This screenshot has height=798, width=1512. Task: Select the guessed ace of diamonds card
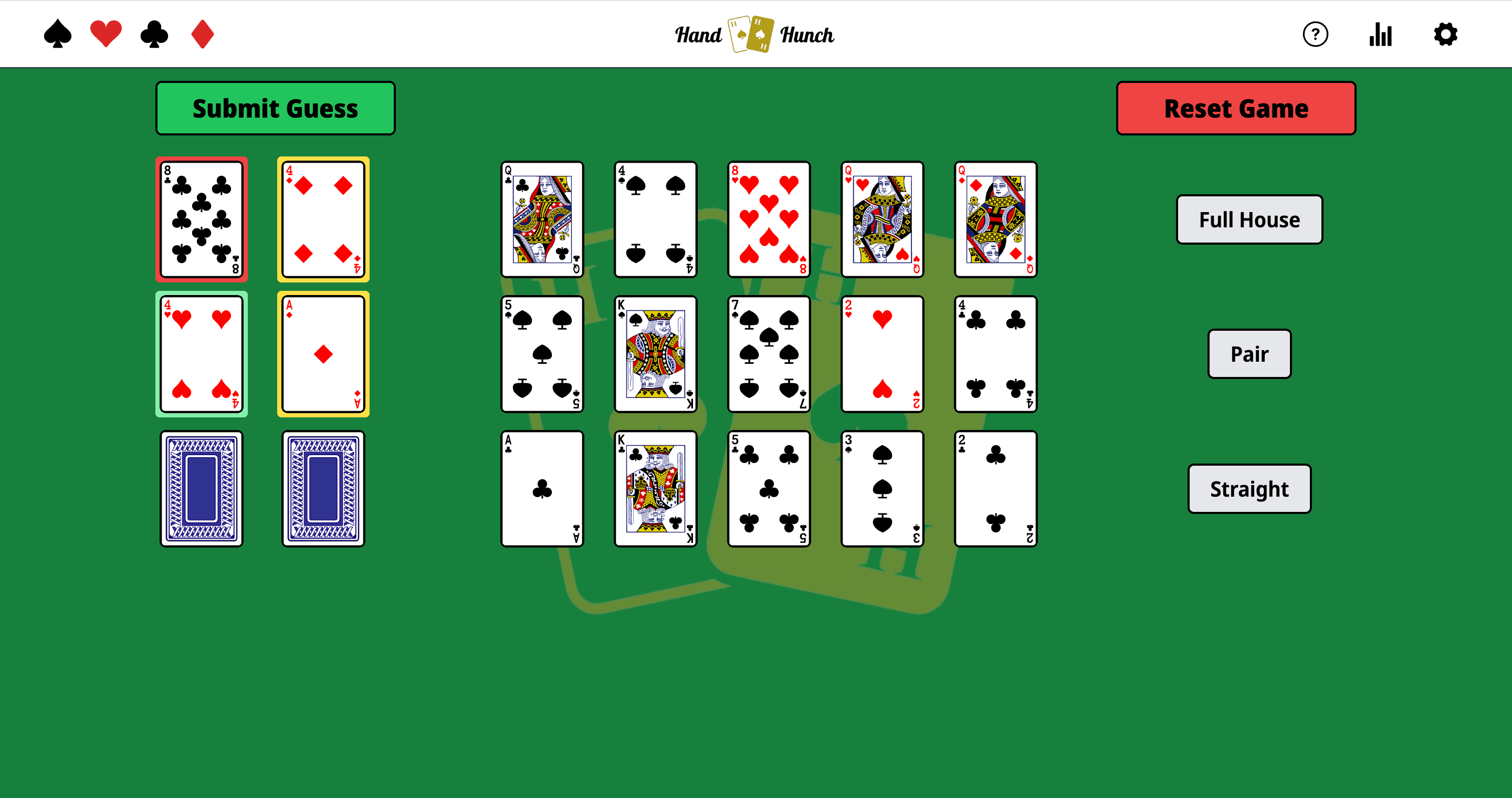(323, 354)
